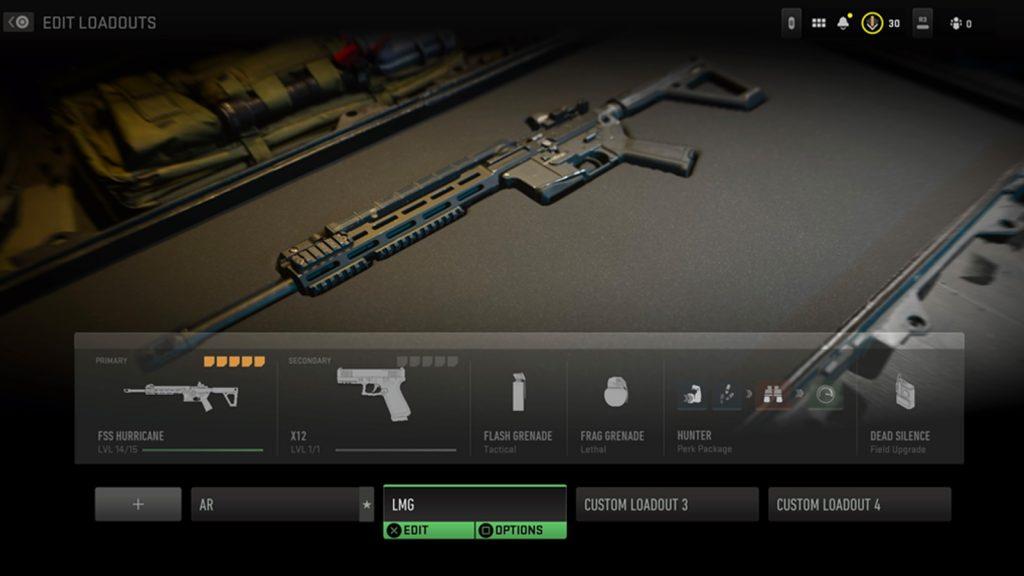Choose Custom Loadout 3

(666, 504)
